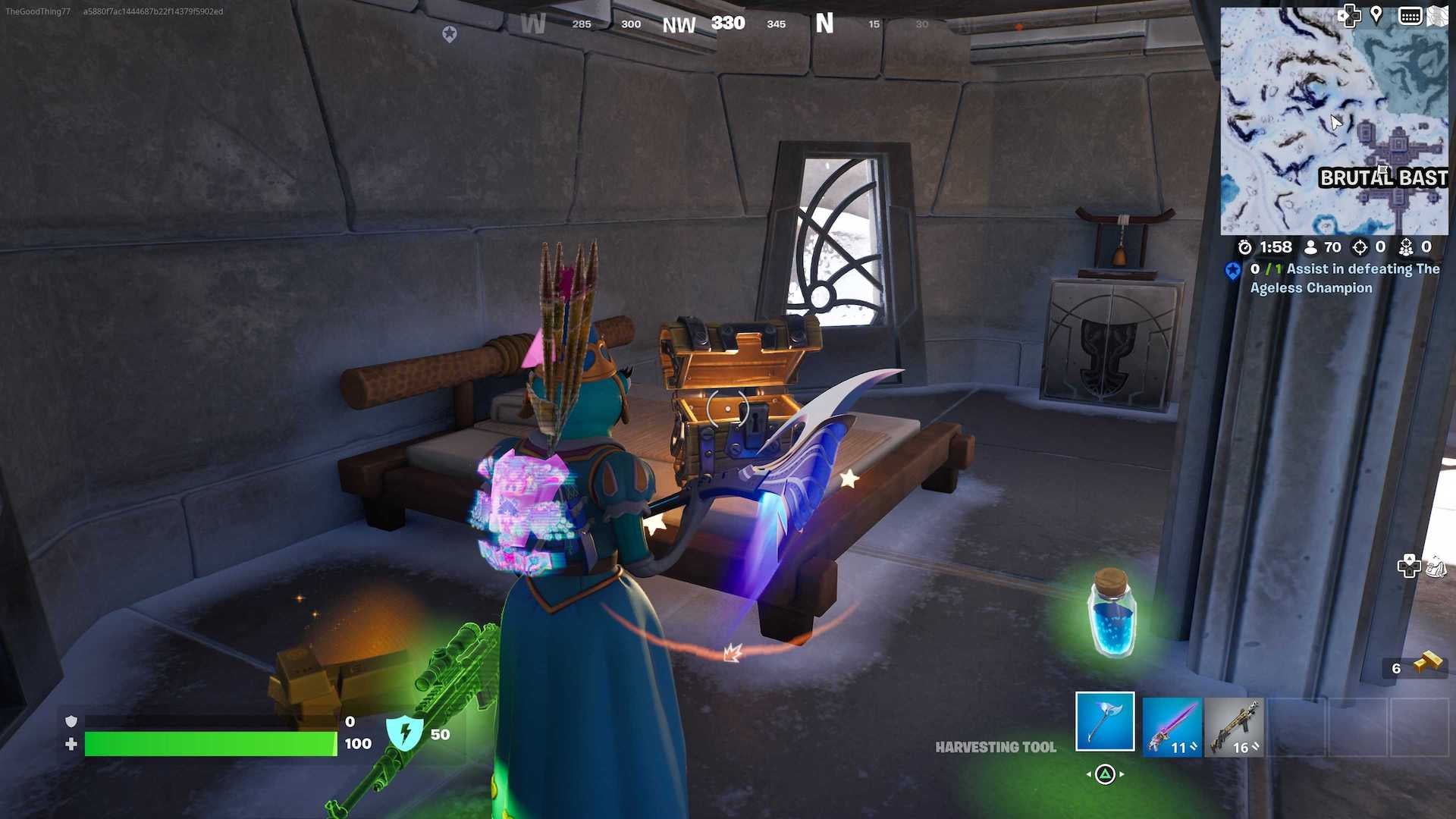This screenshot has height=819, width=1456.
Task: Select the harvesting pickaxe hotbar slot
Action: [x=1105, y=722]
